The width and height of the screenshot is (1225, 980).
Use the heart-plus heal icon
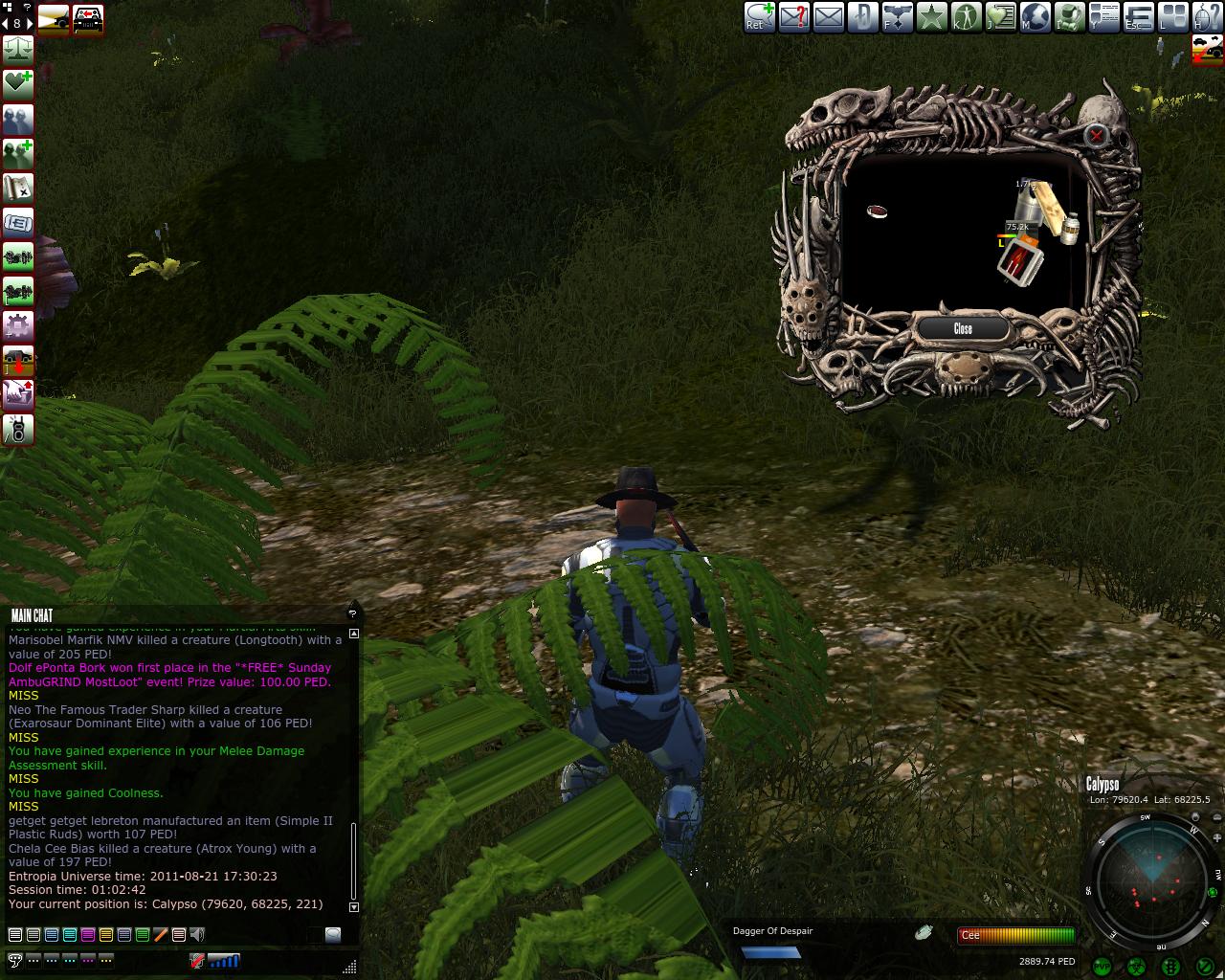(x=18, y=84)
